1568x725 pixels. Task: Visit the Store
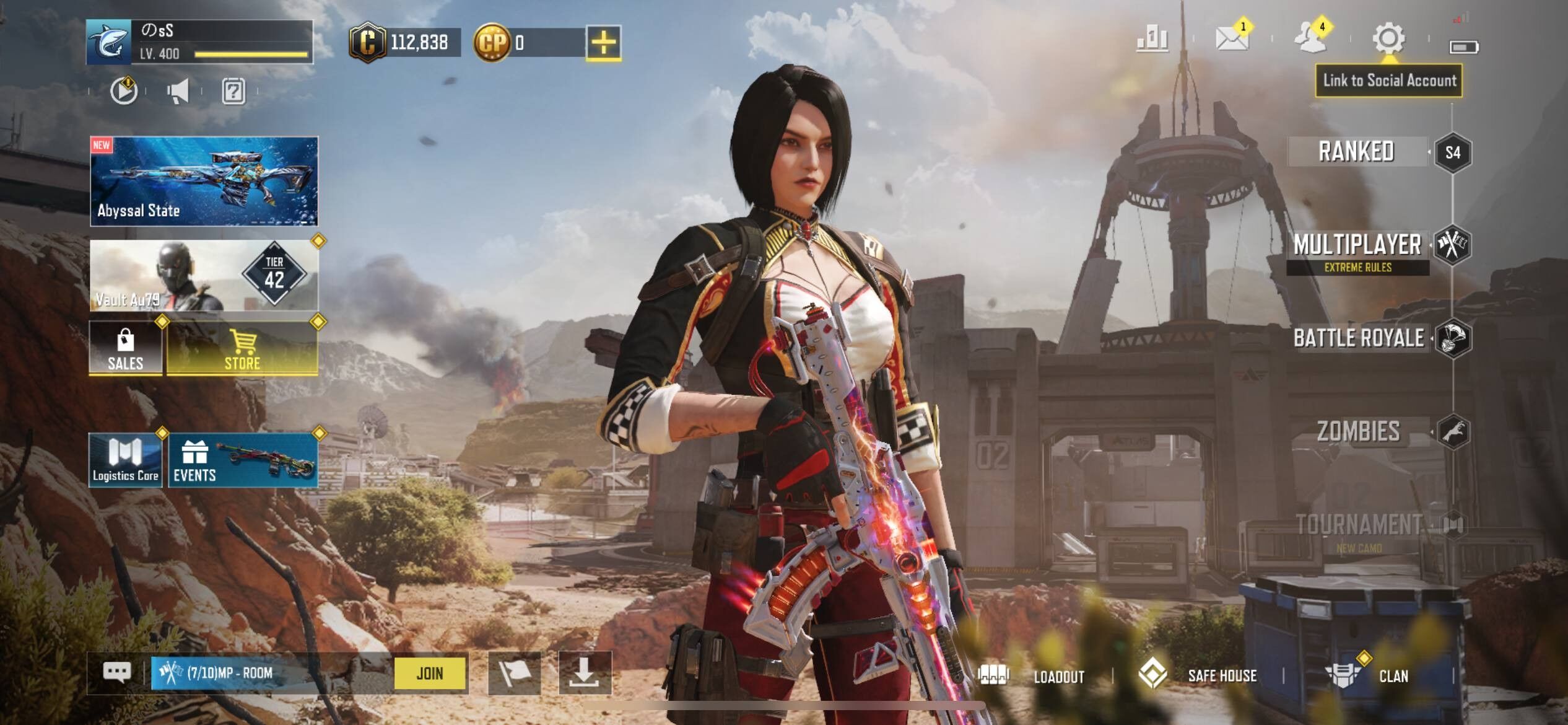point(242,348)
